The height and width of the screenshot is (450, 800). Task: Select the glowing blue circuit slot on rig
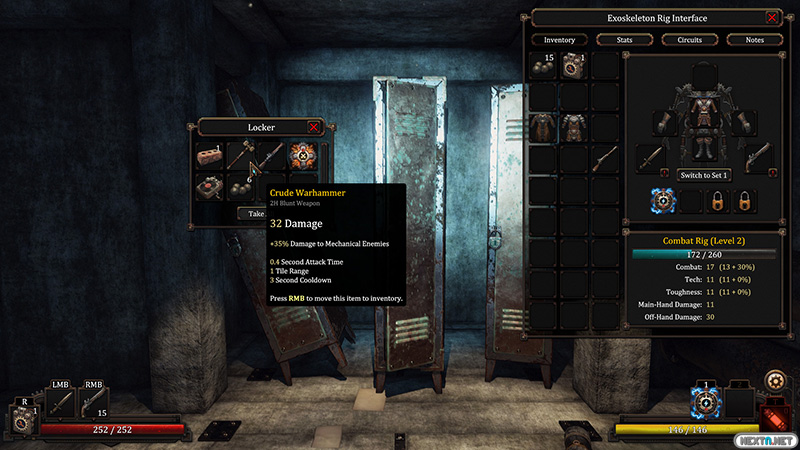664,201
